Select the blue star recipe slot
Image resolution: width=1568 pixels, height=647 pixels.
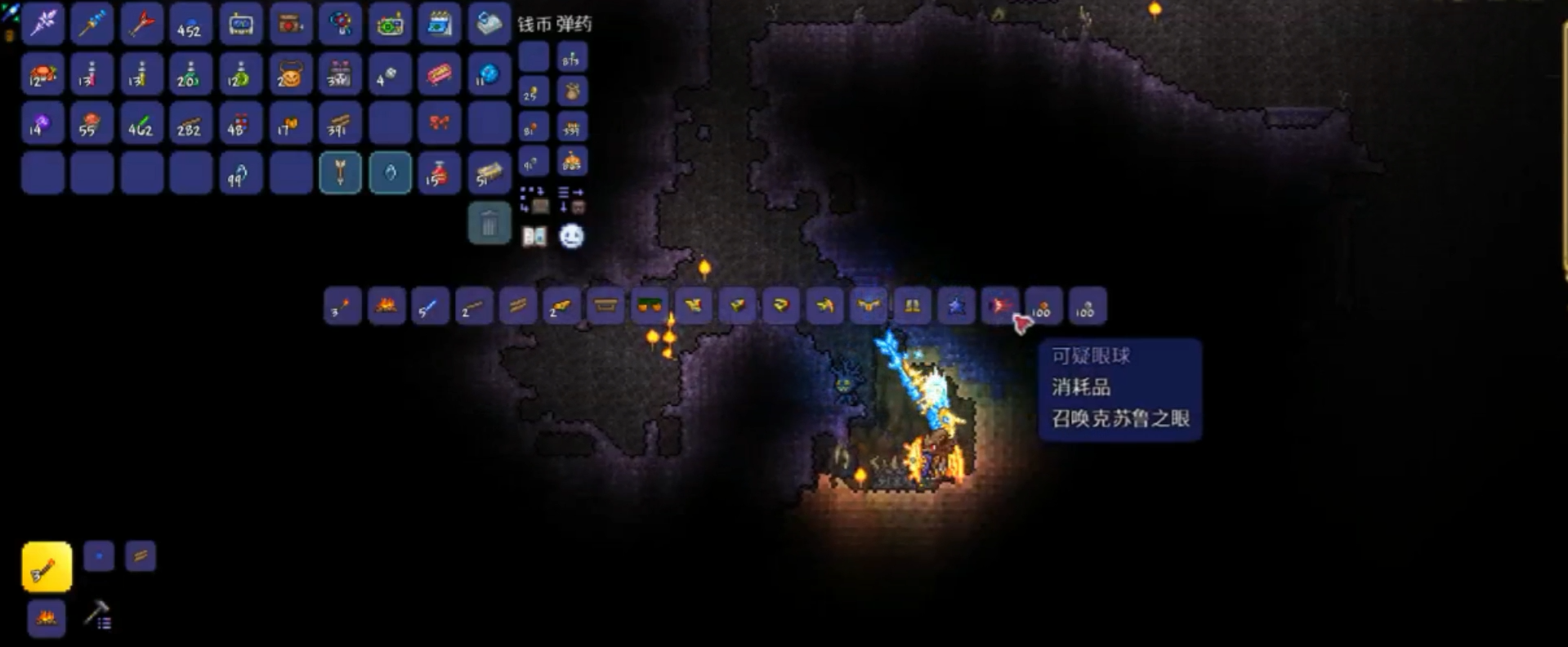[956, 306]
